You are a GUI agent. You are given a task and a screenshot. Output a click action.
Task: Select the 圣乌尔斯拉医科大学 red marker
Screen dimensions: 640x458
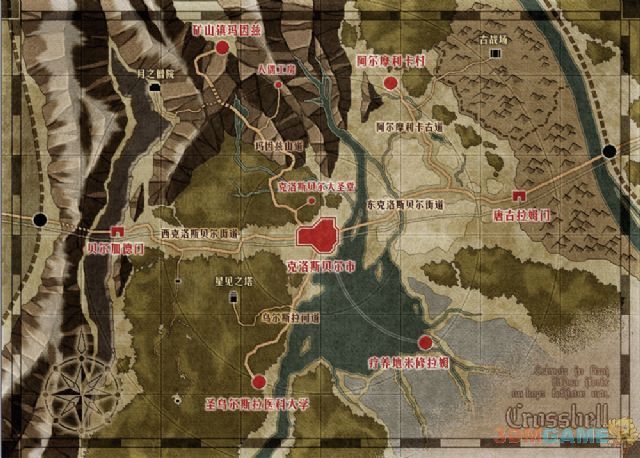(x=259, y=381)
